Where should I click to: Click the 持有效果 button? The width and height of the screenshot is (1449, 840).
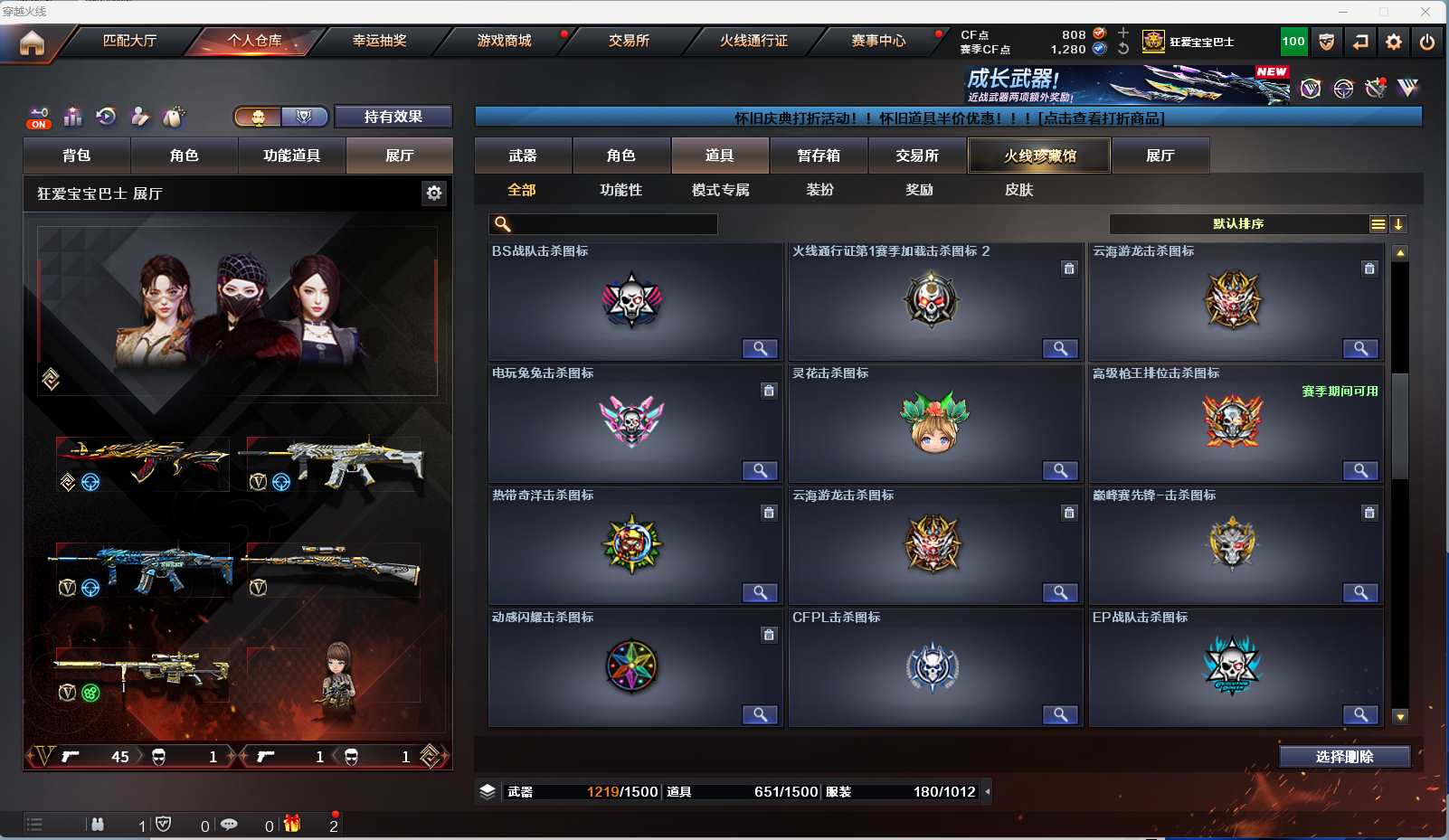(393, 117)
